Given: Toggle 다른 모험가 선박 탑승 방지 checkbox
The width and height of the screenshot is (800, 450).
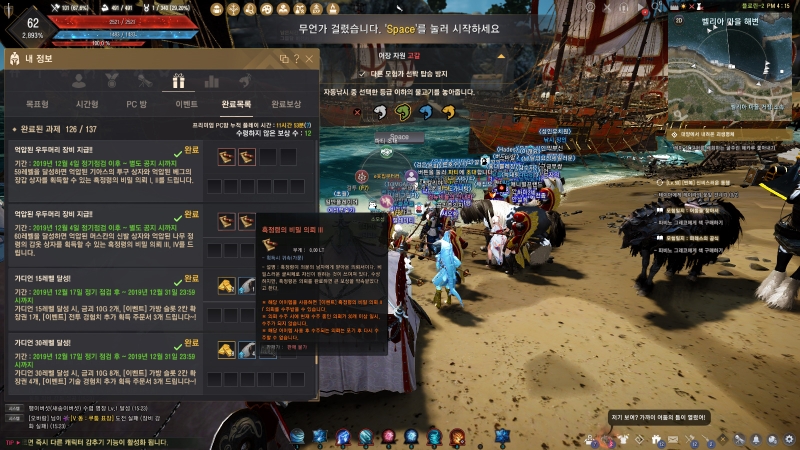Looking at the screenshot, I should (x=362, y=74).
